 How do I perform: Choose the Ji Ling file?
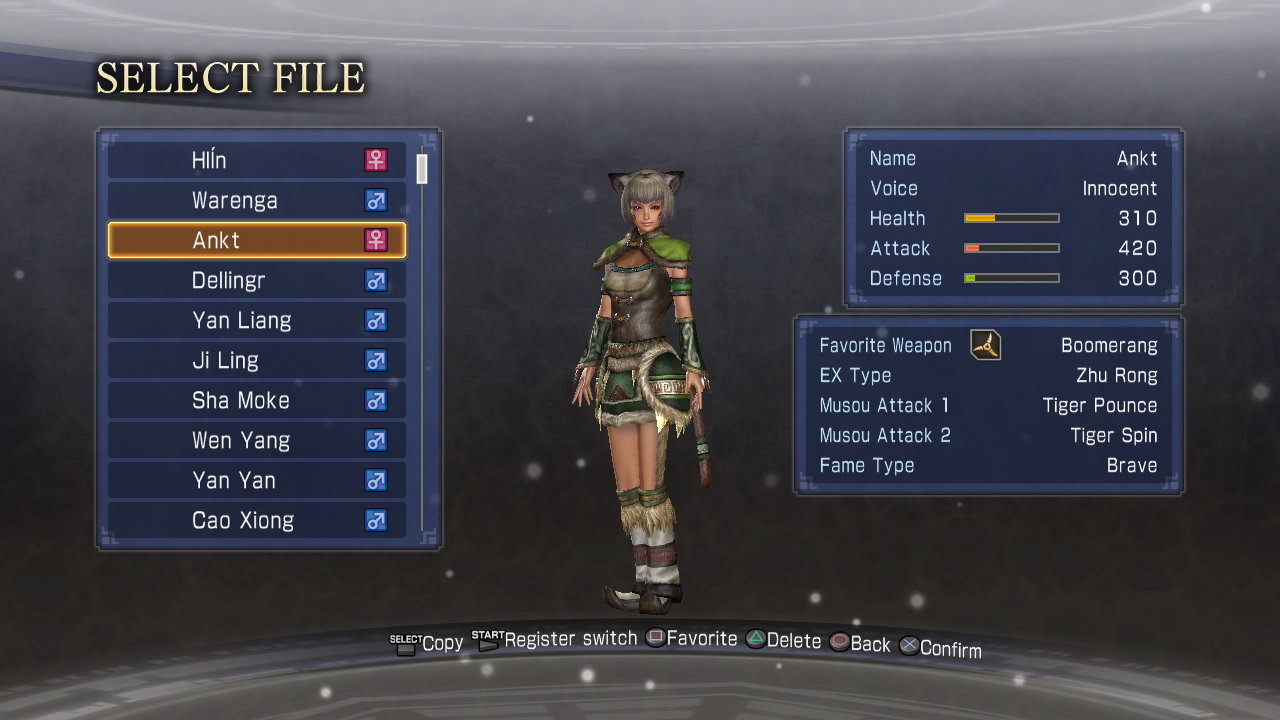tap(256, 360)
